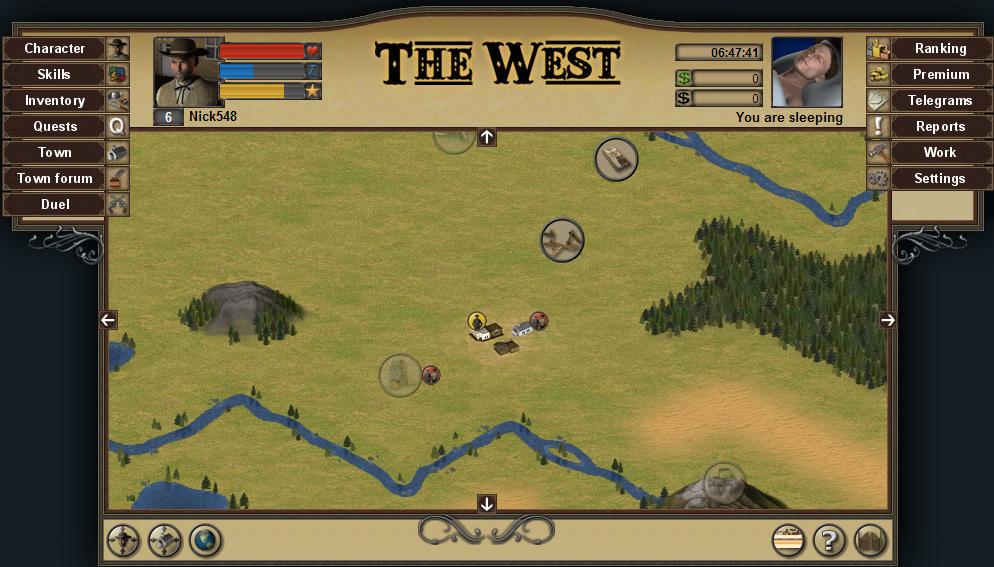
Task: Pan the map right with the arrow
Action: (887, 320)
